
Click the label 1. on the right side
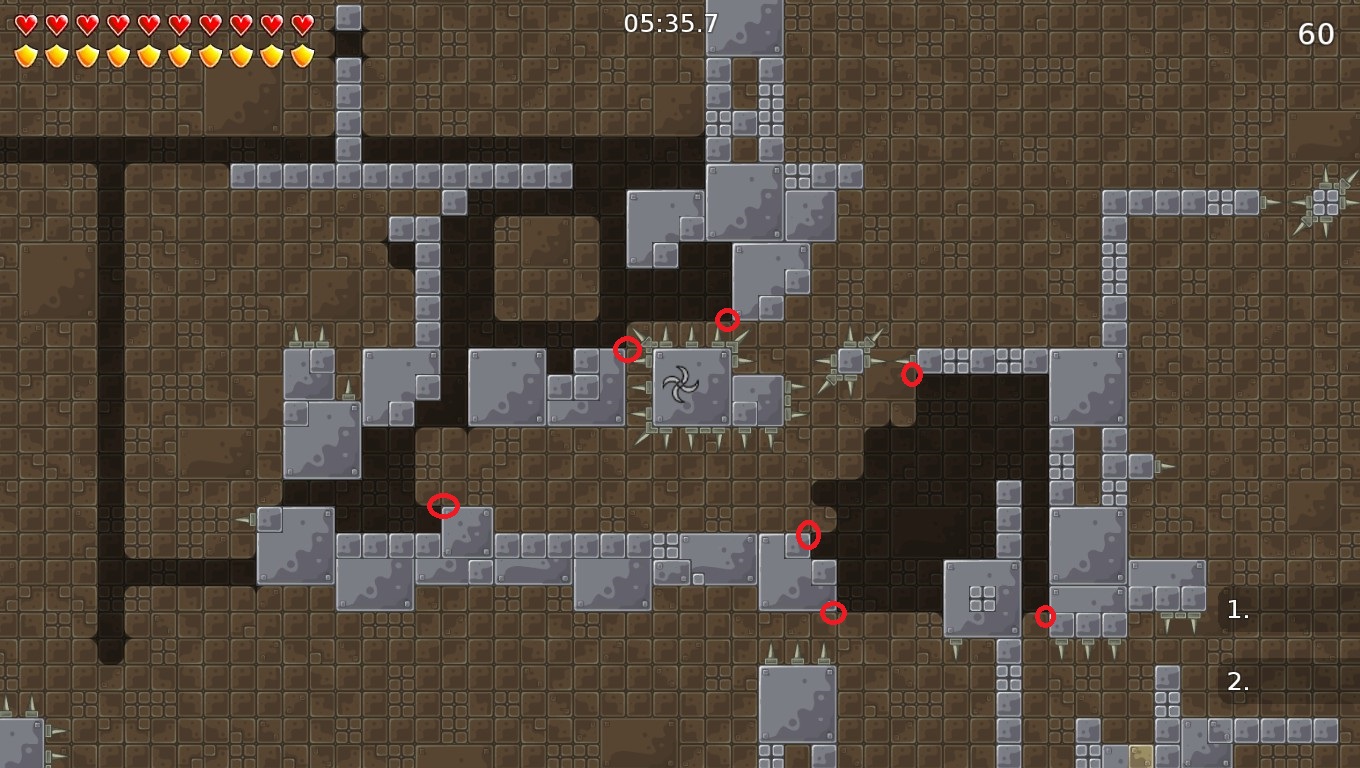(1237, 610)
